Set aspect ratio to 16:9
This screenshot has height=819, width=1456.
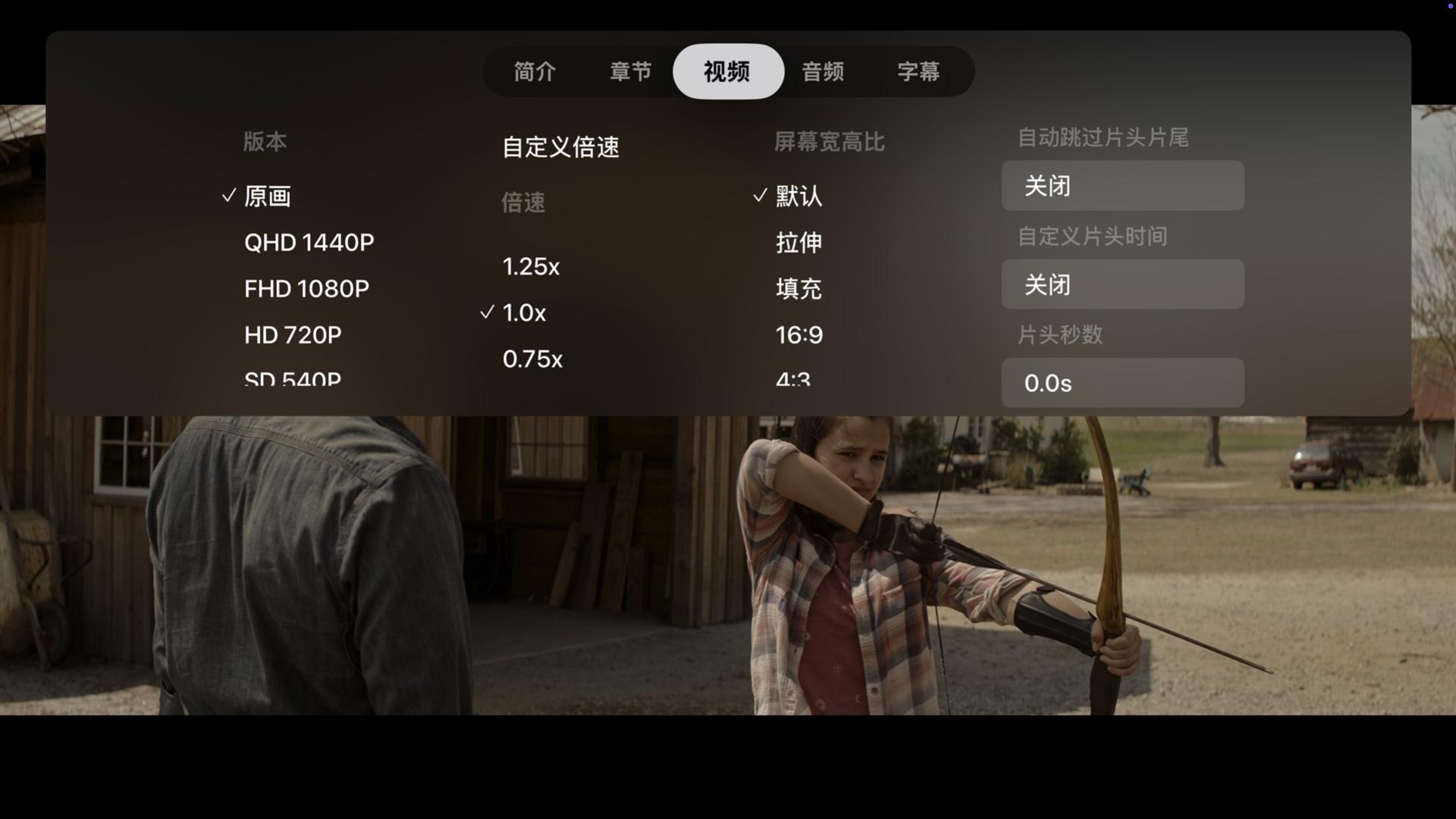coord(799,335)
